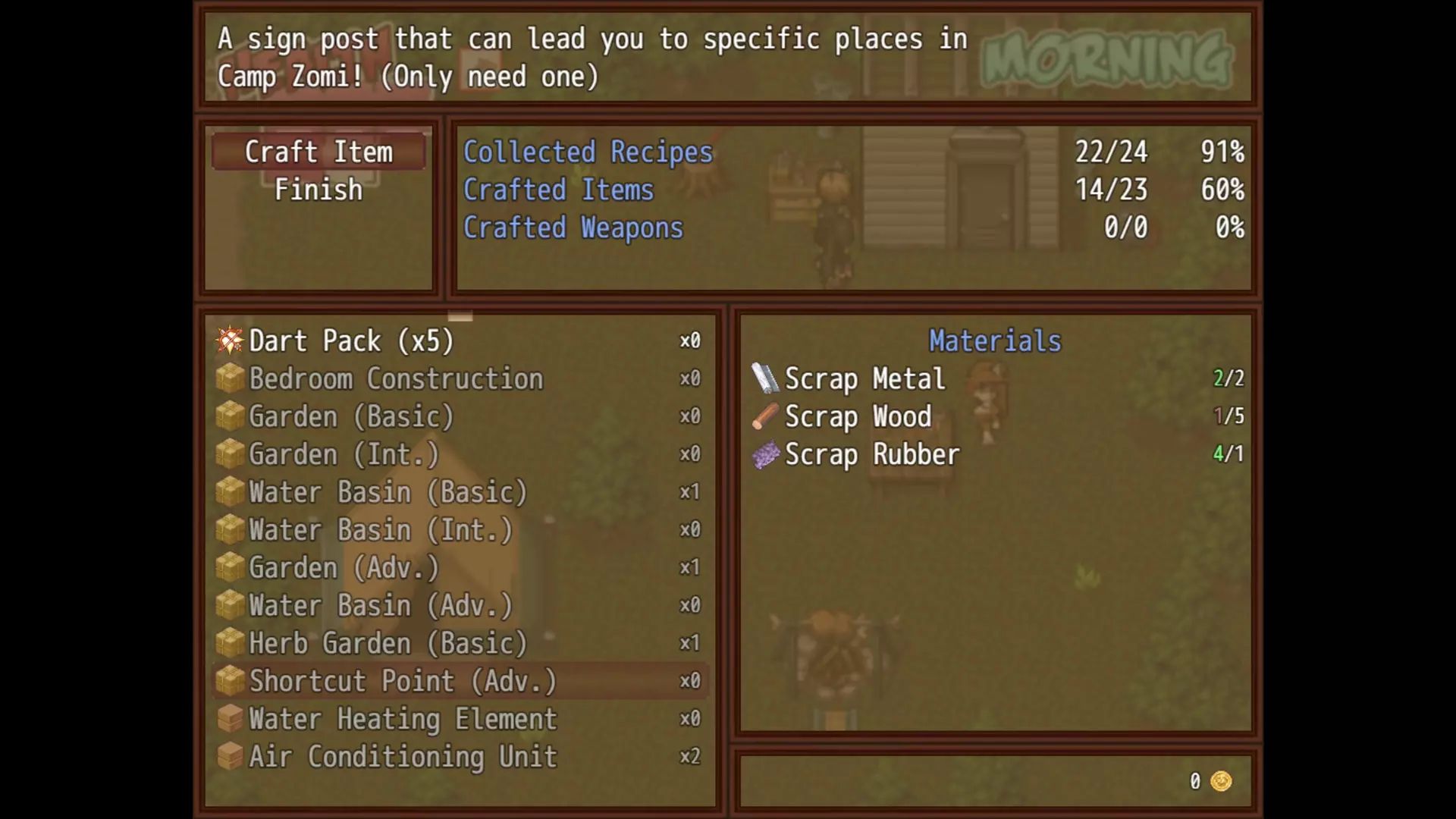Select the Garden (Int.) recipe
Screen dimensions: 1456x819
click(344, 454)
